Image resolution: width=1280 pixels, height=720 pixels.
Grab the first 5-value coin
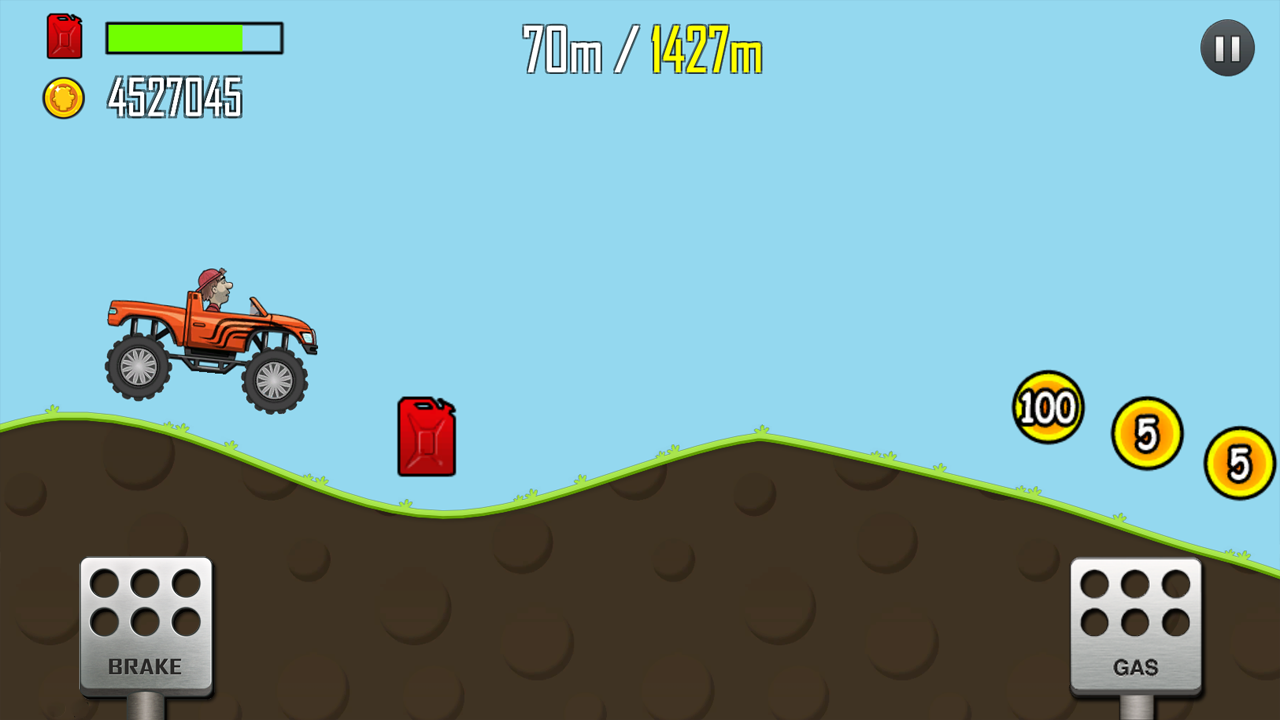coord(1148,432)
